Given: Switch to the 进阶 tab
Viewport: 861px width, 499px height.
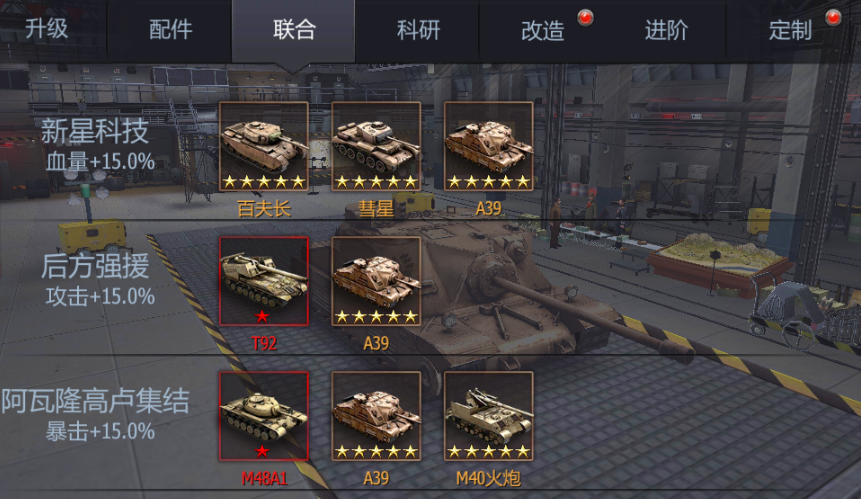Looking at the screenshot, I should point(666,30).
